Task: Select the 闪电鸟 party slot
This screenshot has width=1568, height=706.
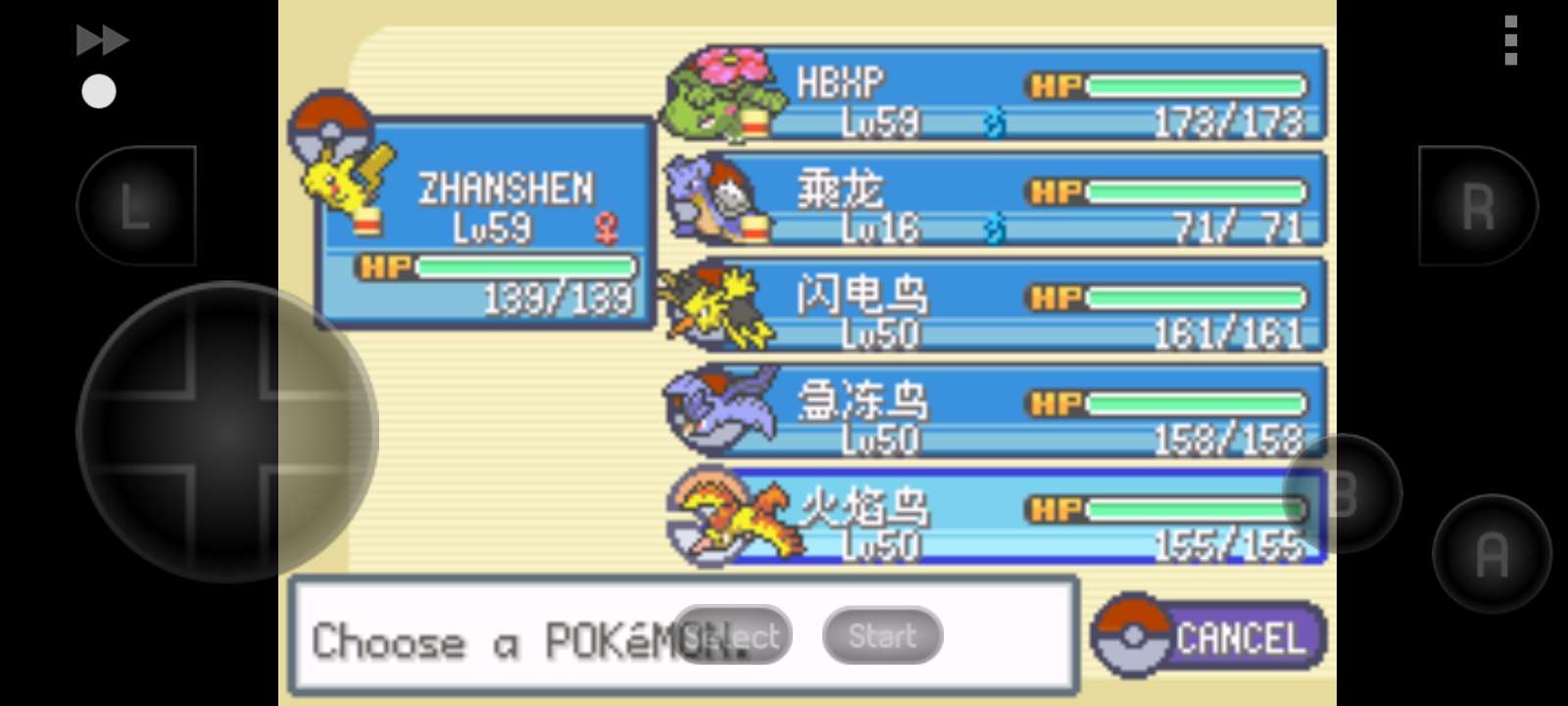Action: (995, 306)
